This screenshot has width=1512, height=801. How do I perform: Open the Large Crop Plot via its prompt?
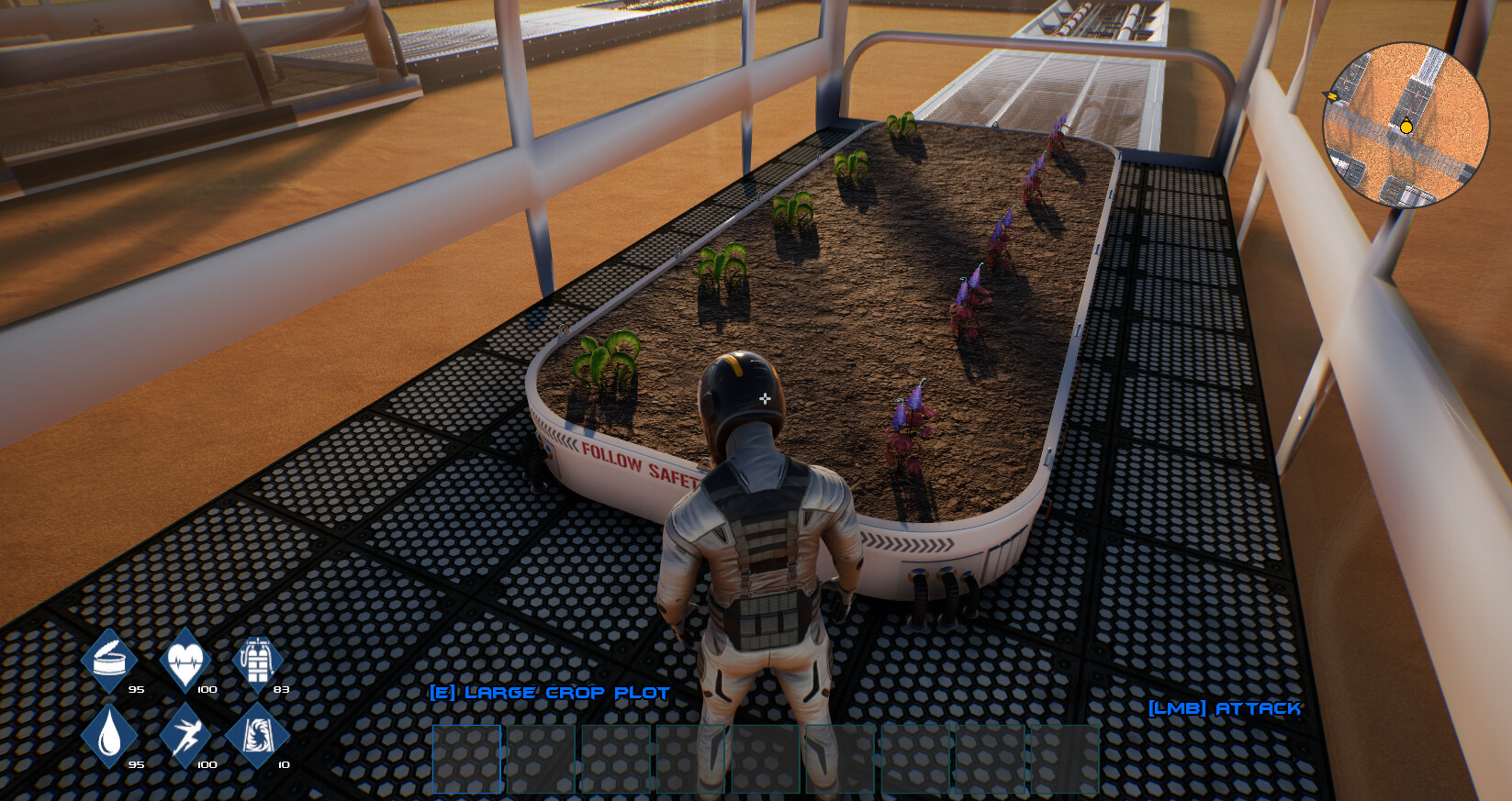click(548, 693)
